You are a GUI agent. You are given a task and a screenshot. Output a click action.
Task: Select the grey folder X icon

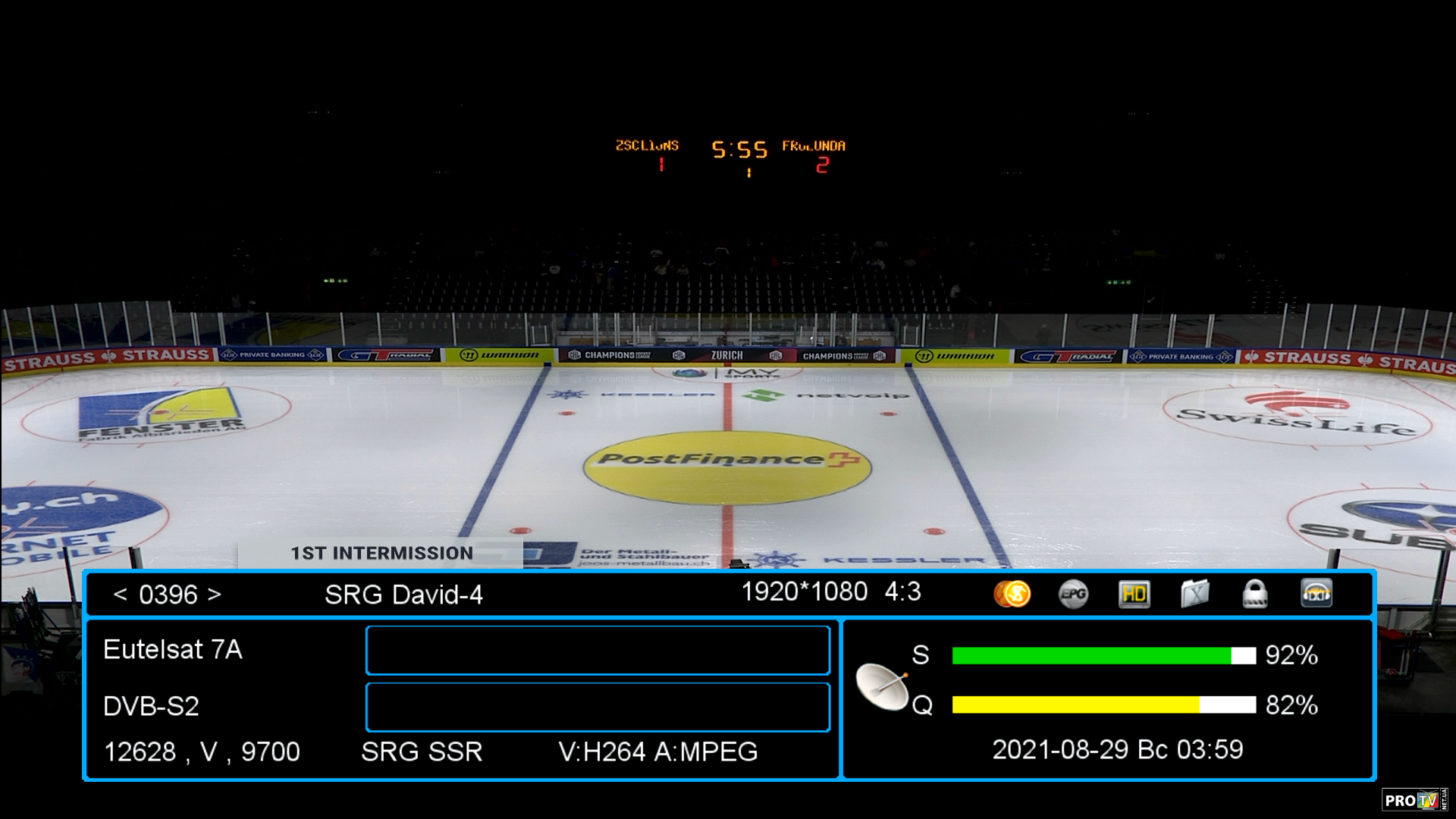(x=1194, y=594)
